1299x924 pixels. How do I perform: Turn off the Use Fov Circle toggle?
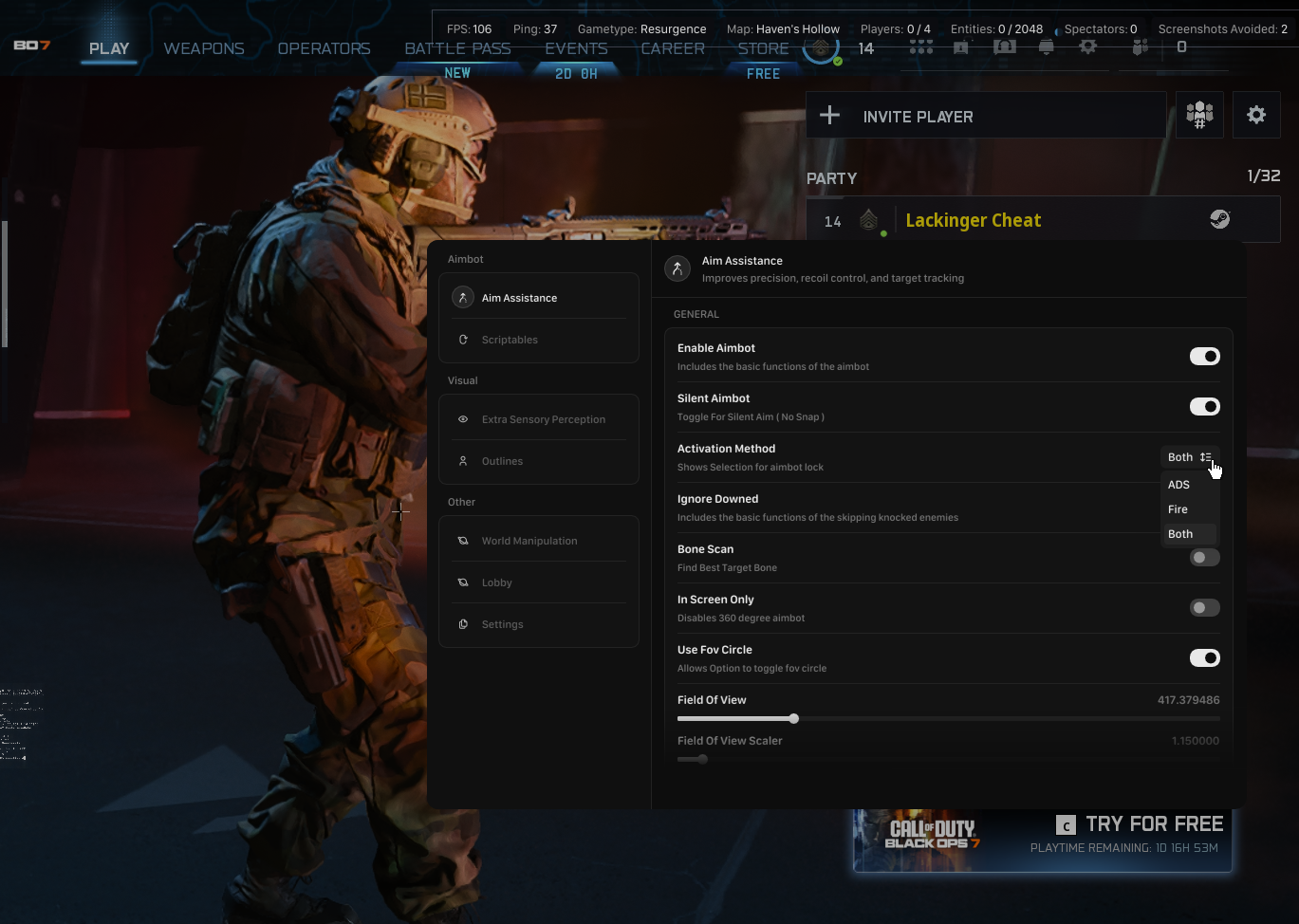click(1204, 658)
